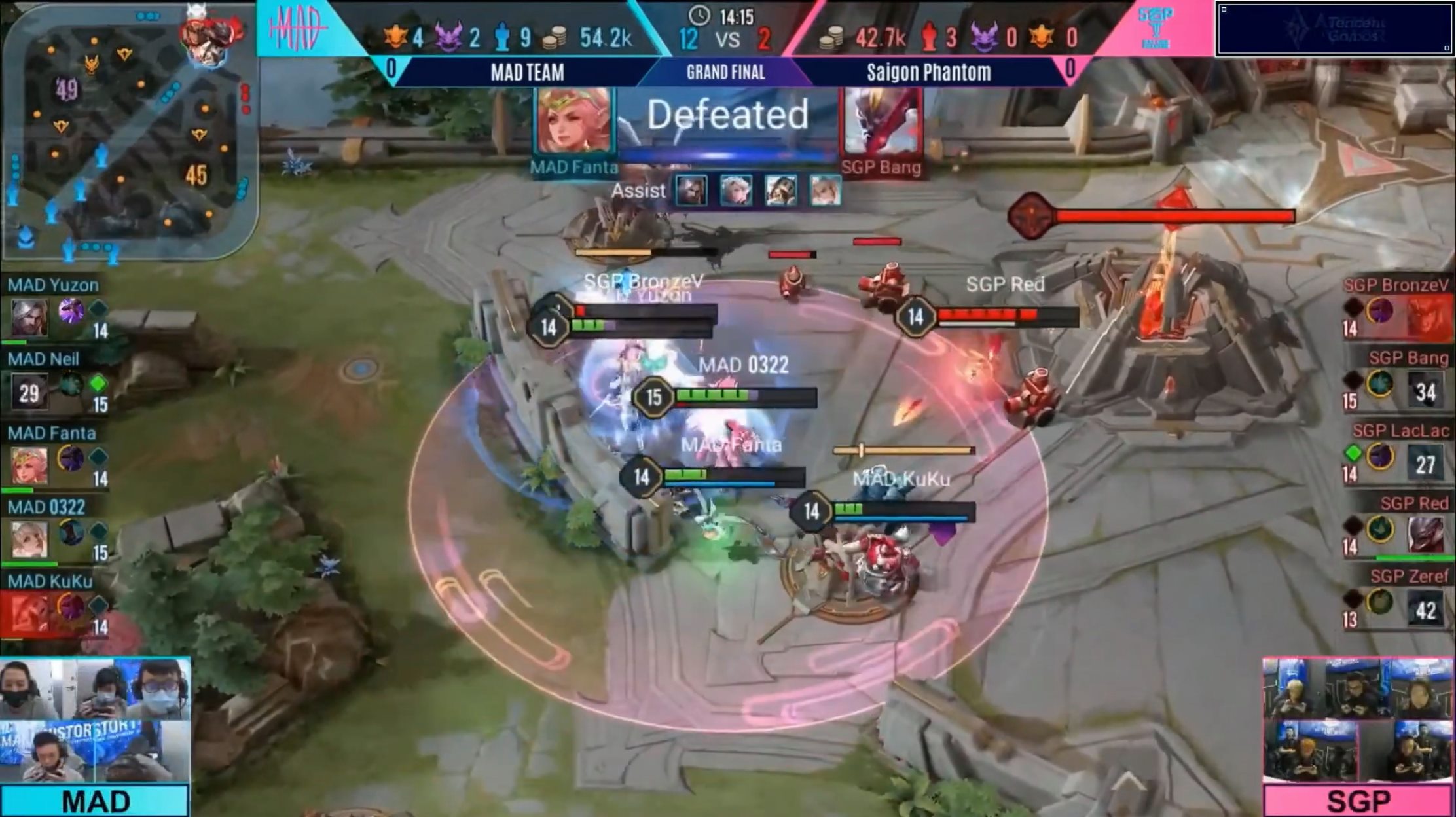The height and width of the screenshot is (817, 1456).
Task: Click the Saigon Phantom team logo
Action: click(1156, 27)
